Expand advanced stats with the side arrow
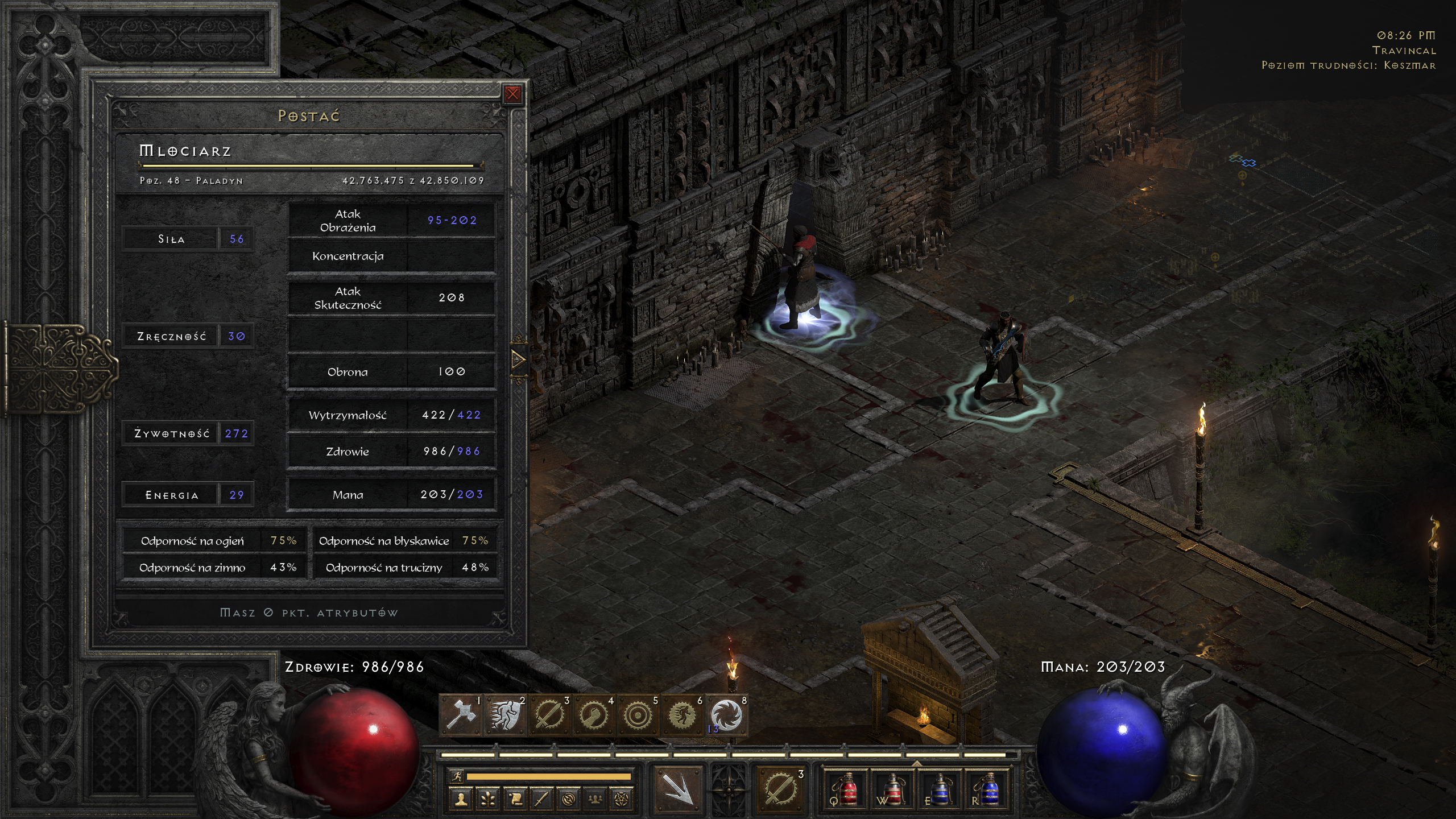The image size is (1456, 819). coord(518,359)
